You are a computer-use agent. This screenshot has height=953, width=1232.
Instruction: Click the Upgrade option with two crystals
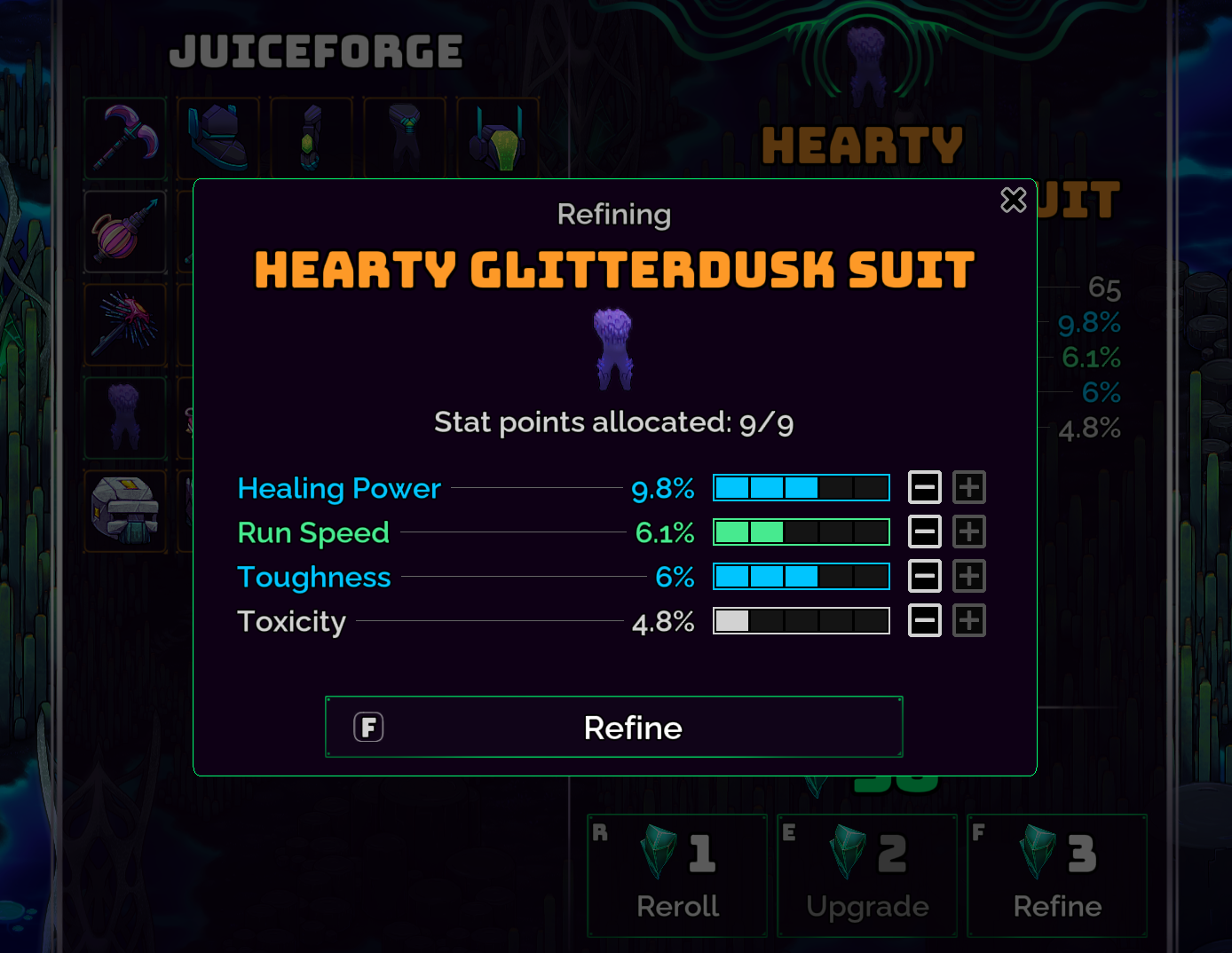tap(867, 876)
